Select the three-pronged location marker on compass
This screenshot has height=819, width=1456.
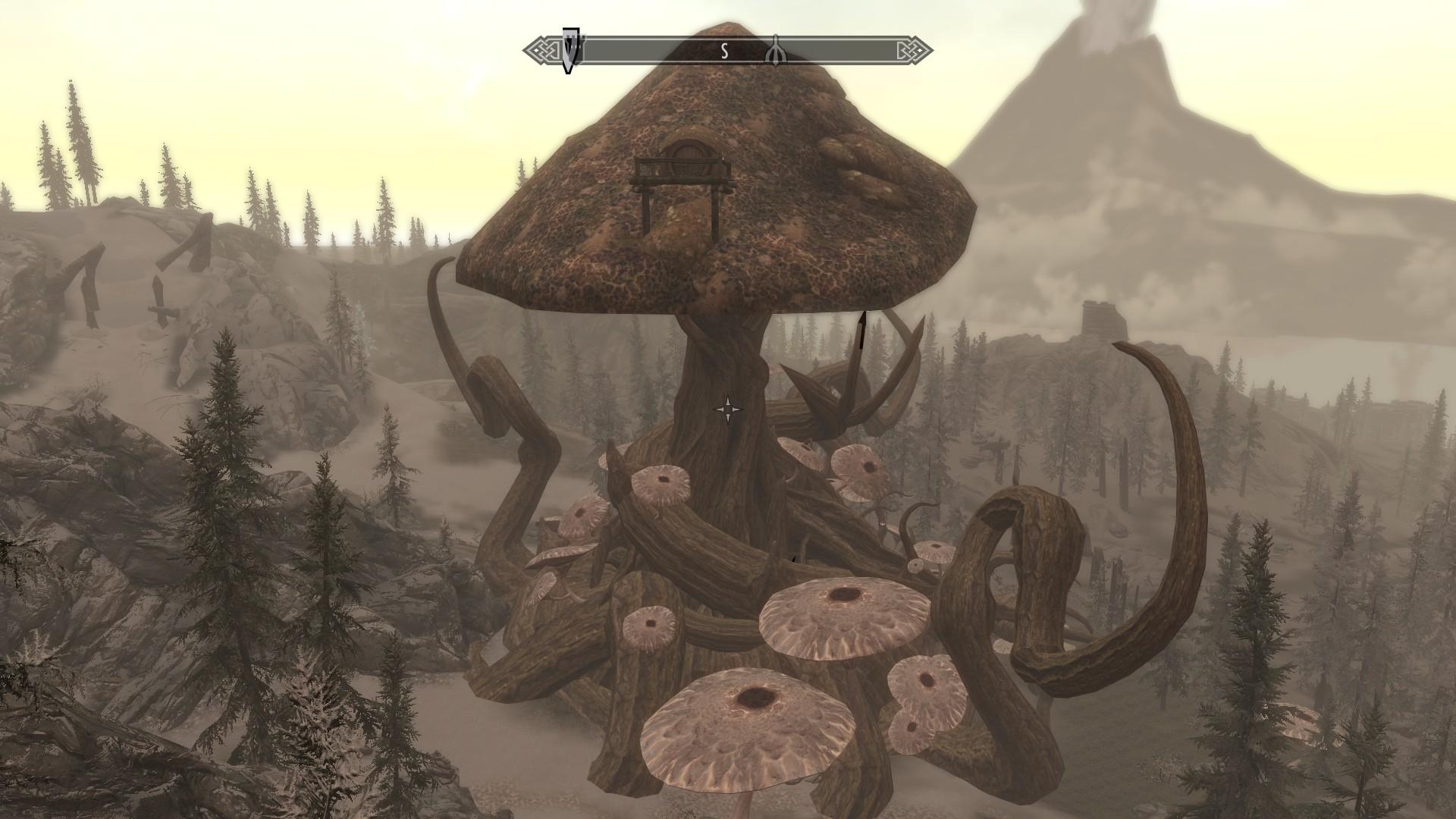[x=774, y=51]
